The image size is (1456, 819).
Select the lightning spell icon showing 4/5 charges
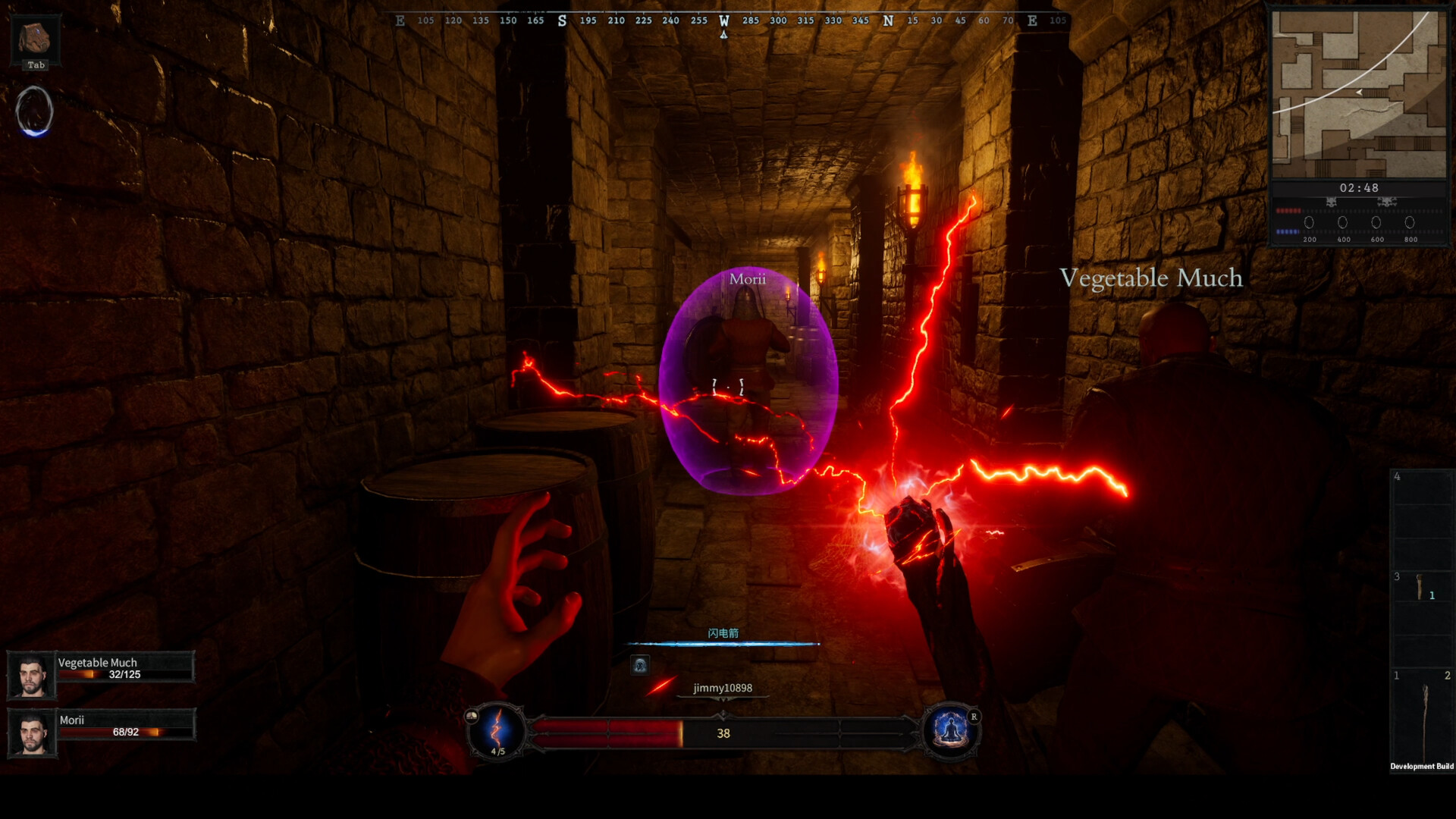pyautogui.click(x=497, y=732)
